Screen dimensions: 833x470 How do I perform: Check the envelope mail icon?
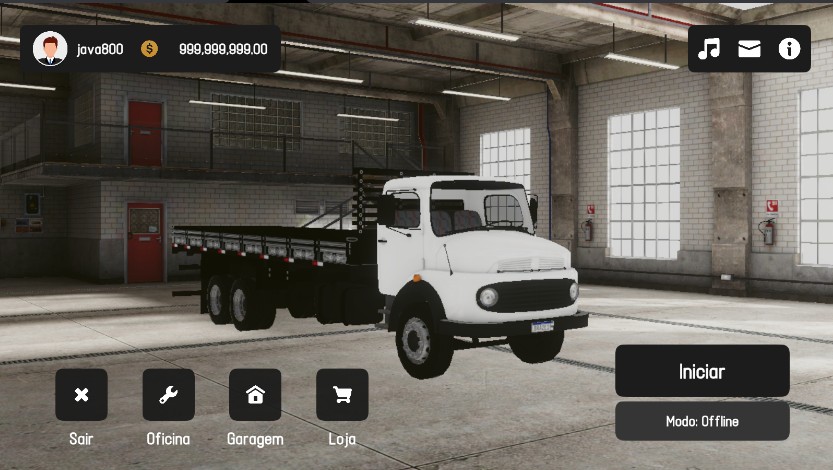point(749,49)
